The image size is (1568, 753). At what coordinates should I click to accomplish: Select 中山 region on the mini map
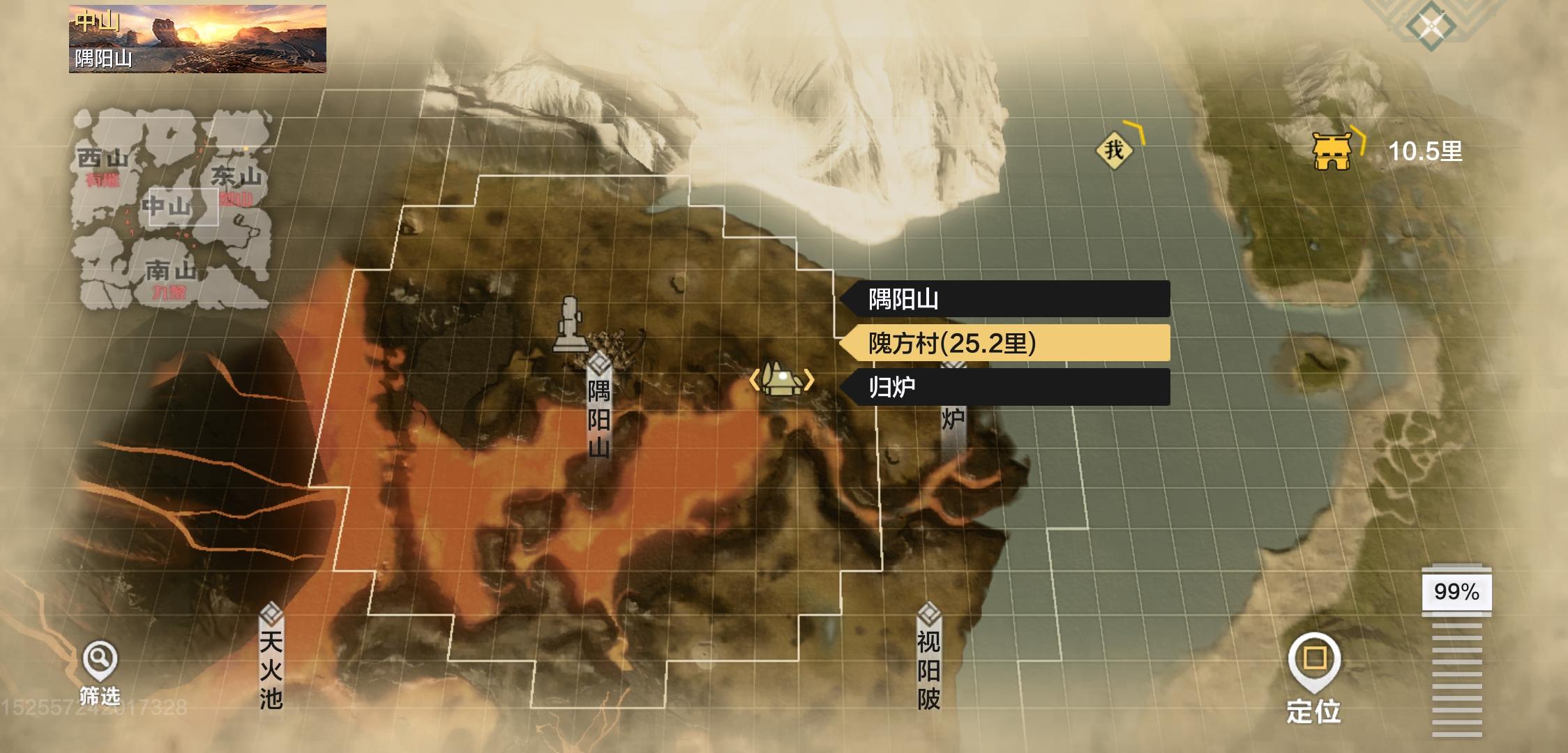[x=167, y=206]
